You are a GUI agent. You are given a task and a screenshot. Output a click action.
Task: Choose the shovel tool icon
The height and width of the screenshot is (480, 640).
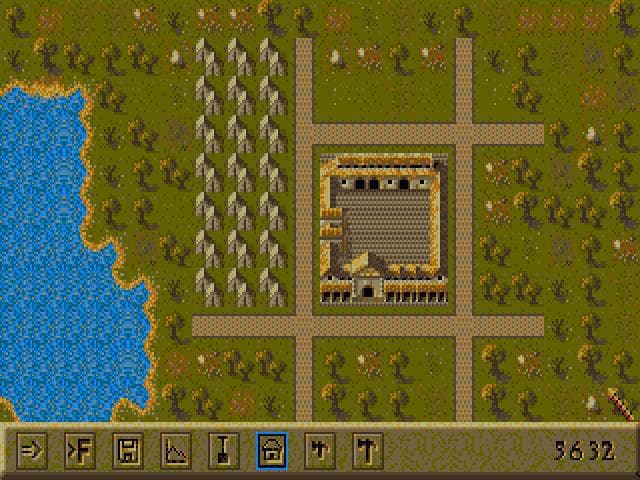tap(223, 450)
